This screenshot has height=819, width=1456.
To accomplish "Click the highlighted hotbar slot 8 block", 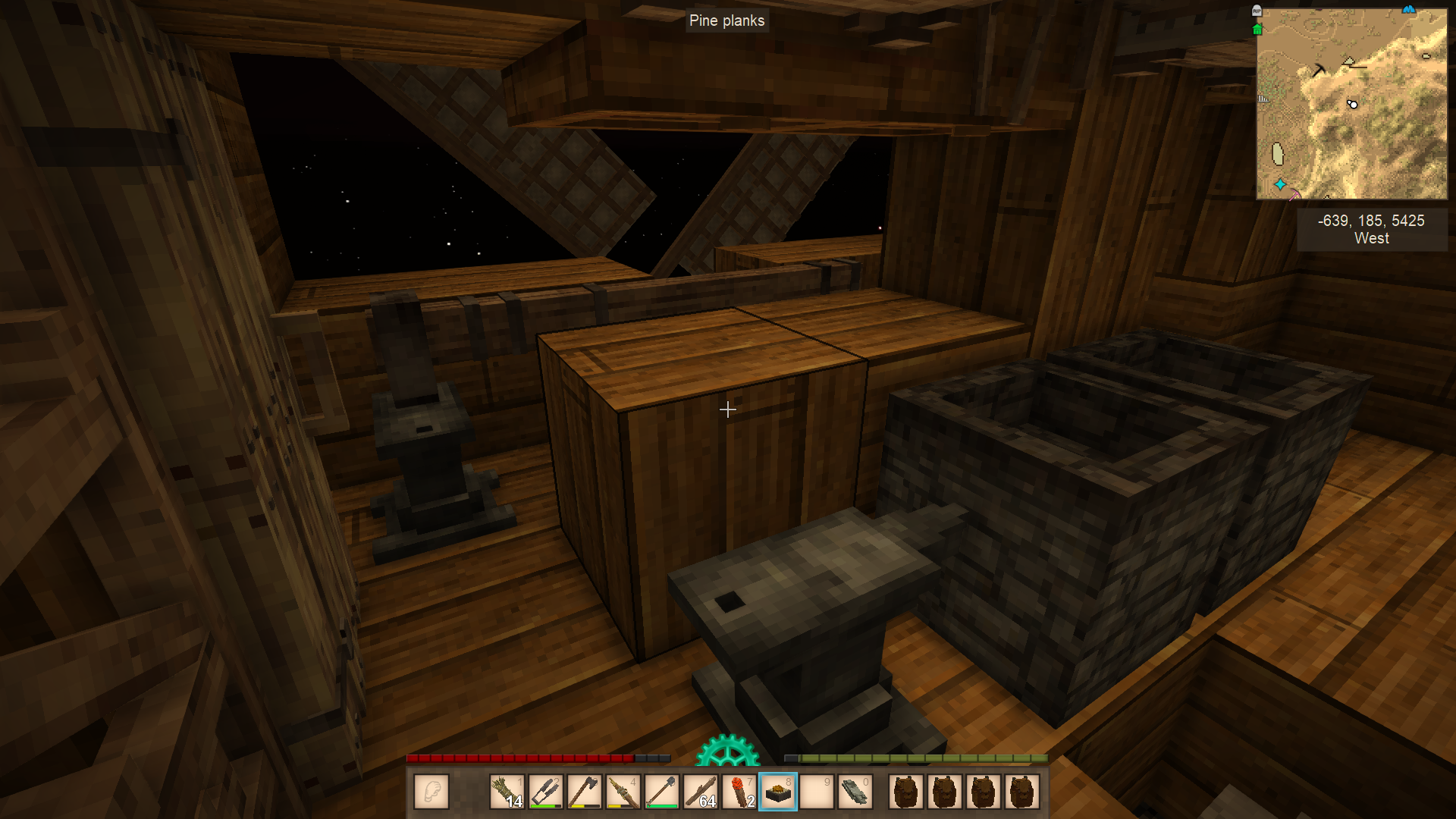I will coord(778,792).
